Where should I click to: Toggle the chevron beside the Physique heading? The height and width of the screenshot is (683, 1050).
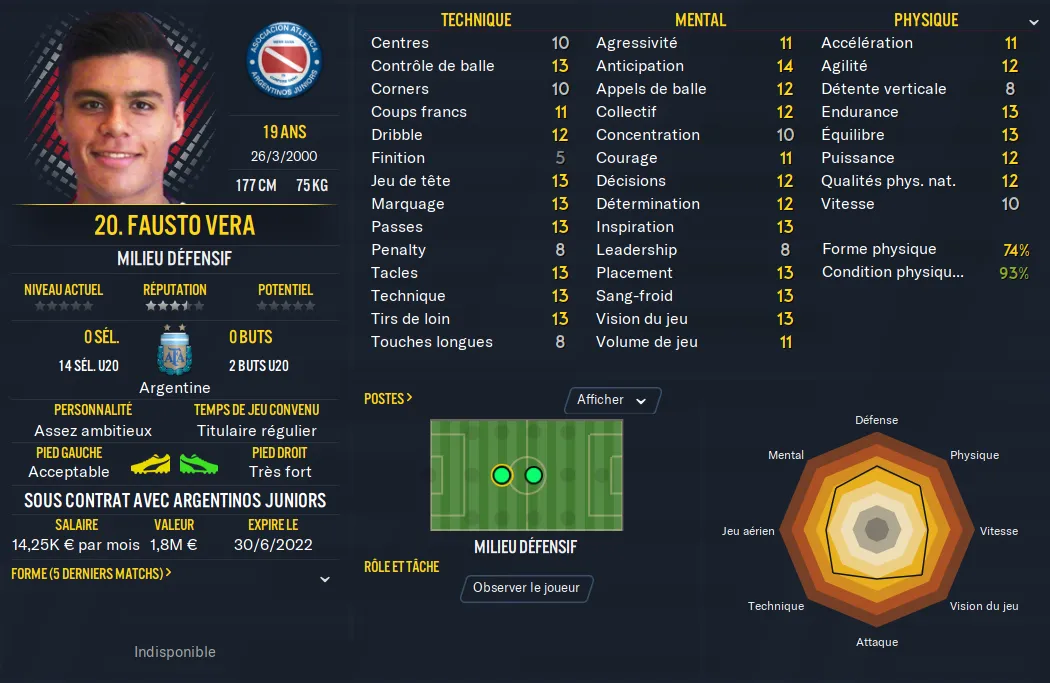[1033, 21]
